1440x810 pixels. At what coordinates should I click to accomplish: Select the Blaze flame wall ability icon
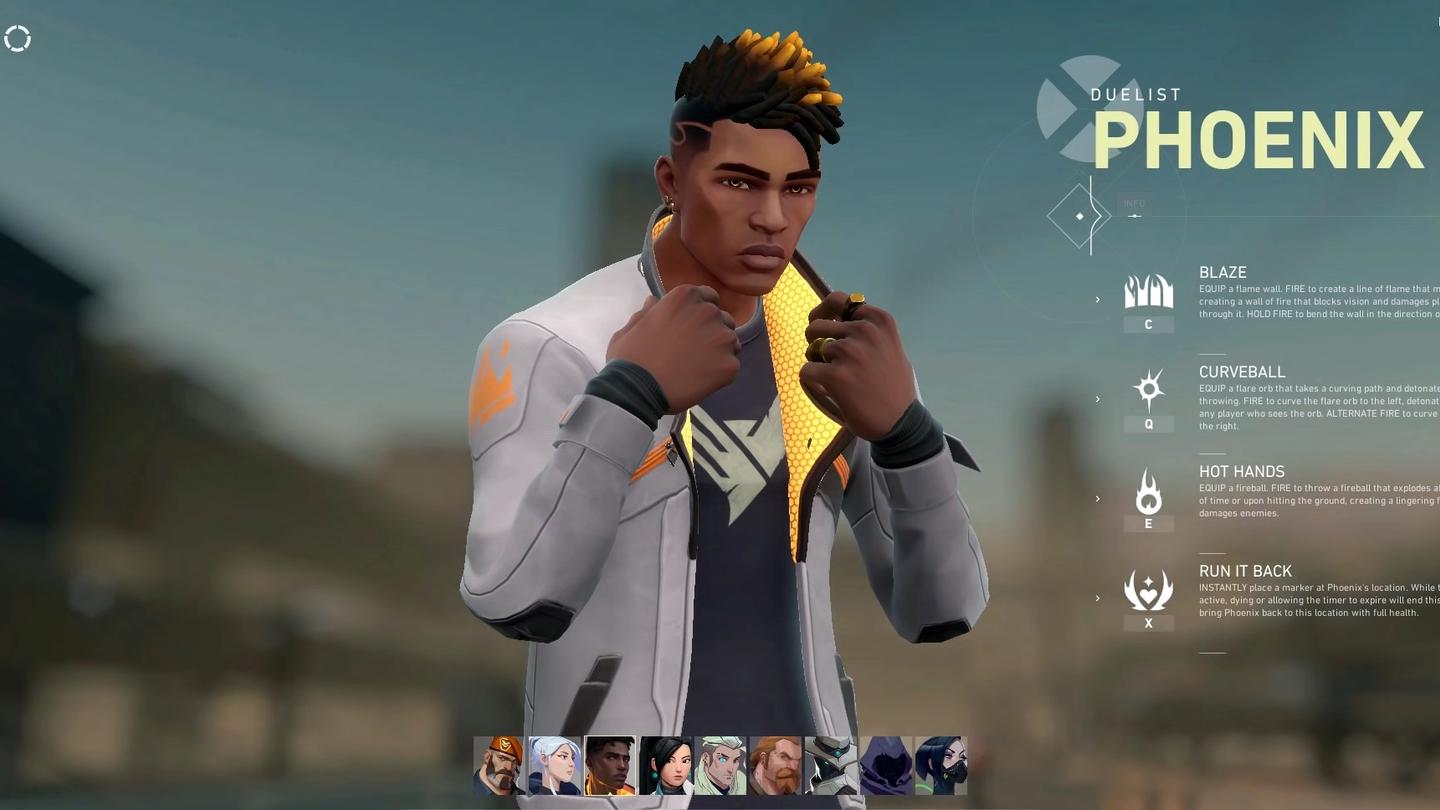(1148, 290)
